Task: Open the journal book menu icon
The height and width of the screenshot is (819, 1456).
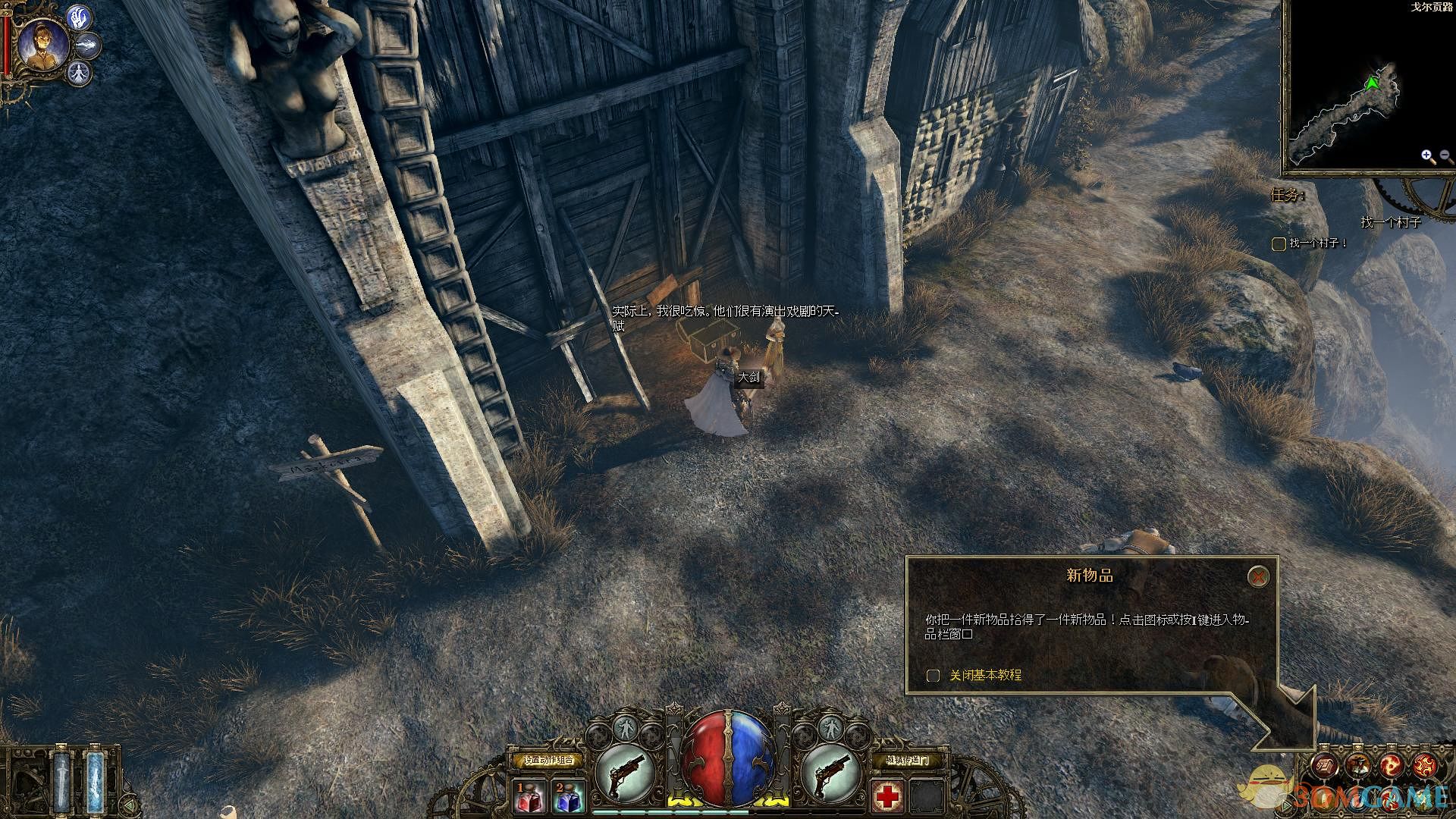Action: pyautogui.click(x=1325, y=766)
